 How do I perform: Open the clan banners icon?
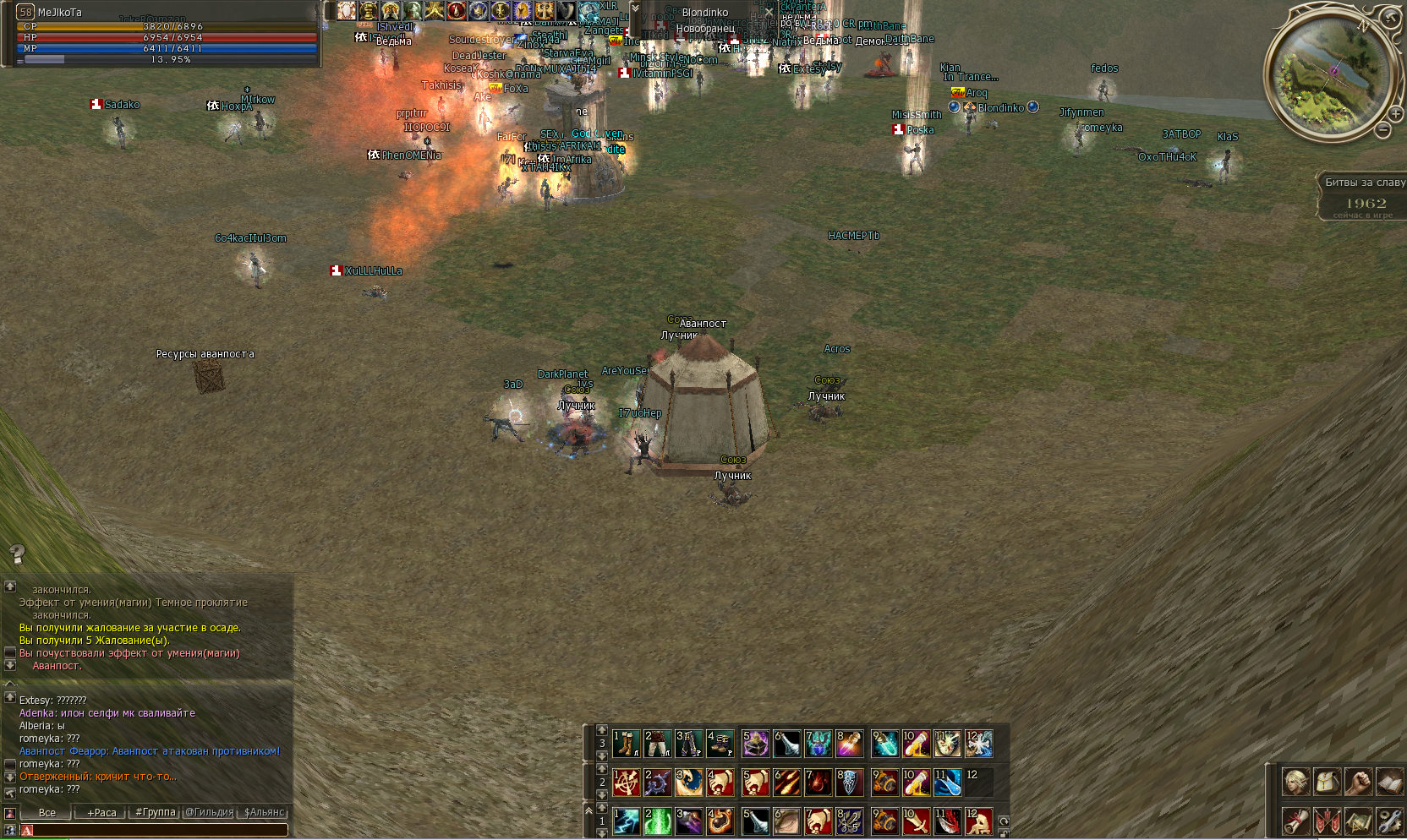pos(1327,820)
